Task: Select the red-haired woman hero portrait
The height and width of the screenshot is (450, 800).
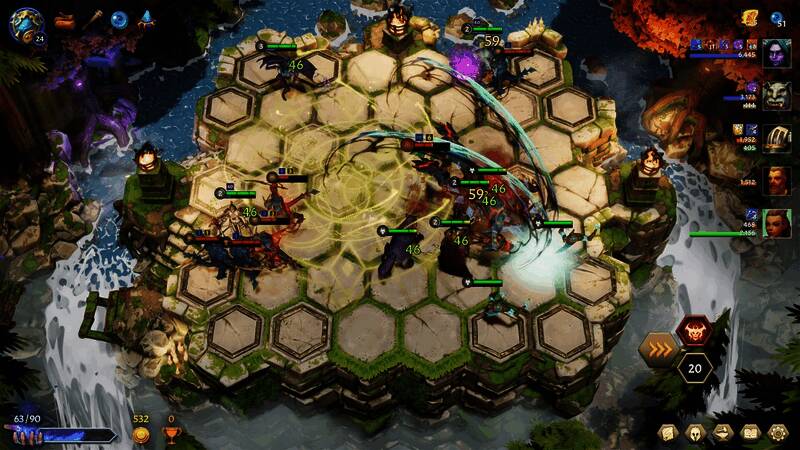Action: point(777,223)
